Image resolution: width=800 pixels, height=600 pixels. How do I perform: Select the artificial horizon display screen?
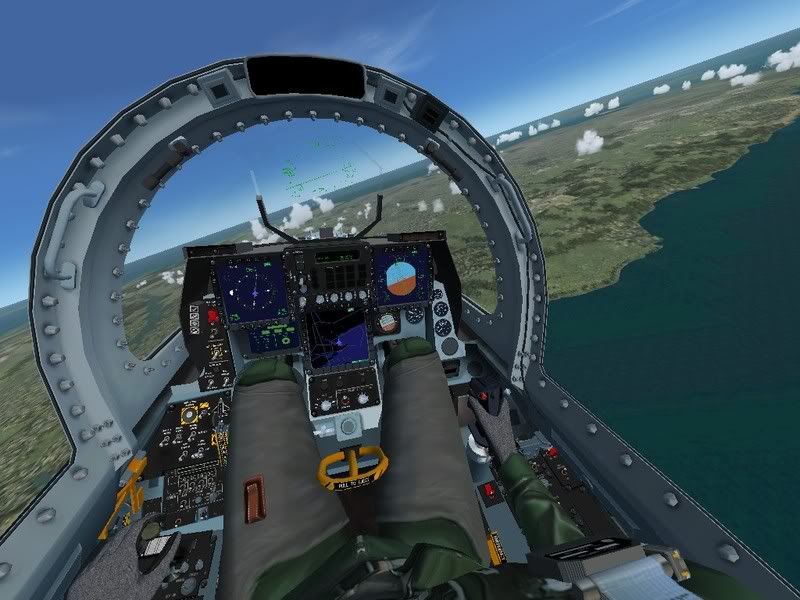point(401,277)
